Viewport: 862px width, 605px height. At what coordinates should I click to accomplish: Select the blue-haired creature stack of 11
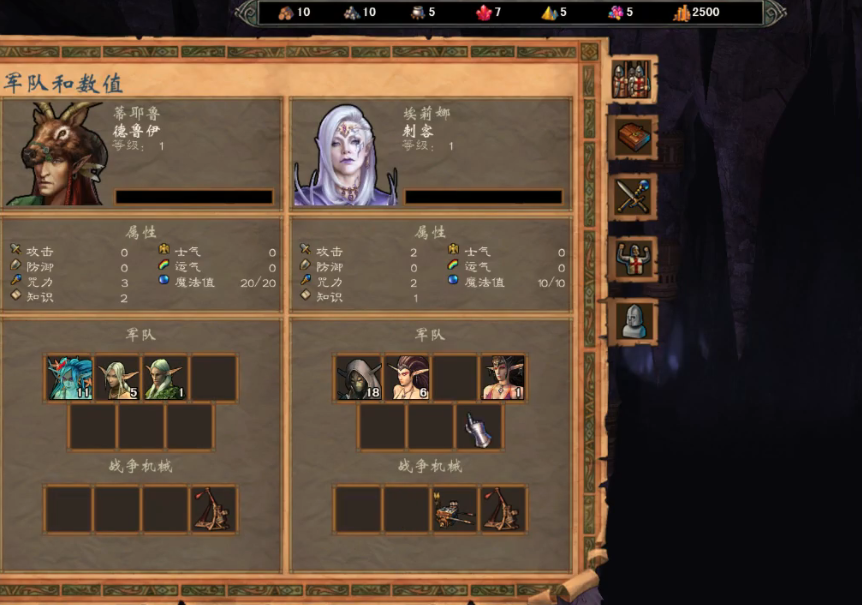point(70,378)
